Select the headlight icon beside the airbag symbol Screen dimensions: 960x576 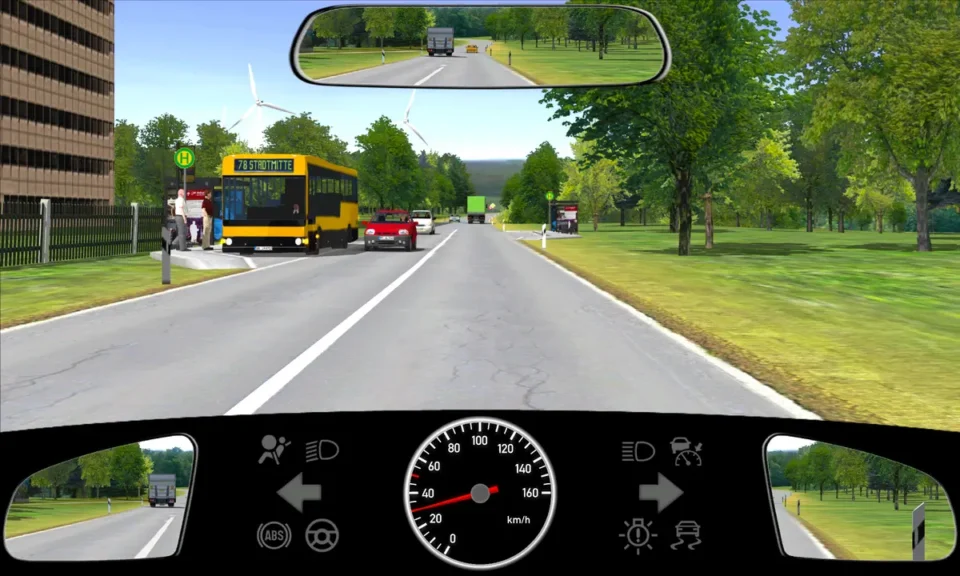tap(321, 450)
